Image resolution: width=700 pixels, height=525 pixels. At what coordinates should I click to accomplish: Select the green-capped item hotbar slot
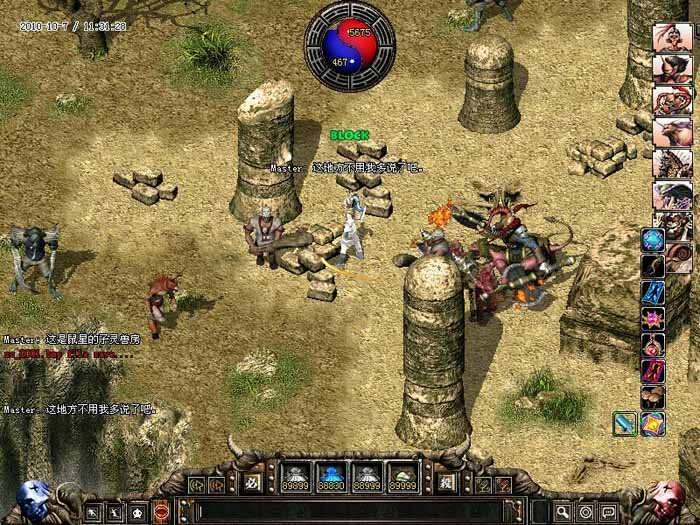pyautogui.click(x=402, y=476)
